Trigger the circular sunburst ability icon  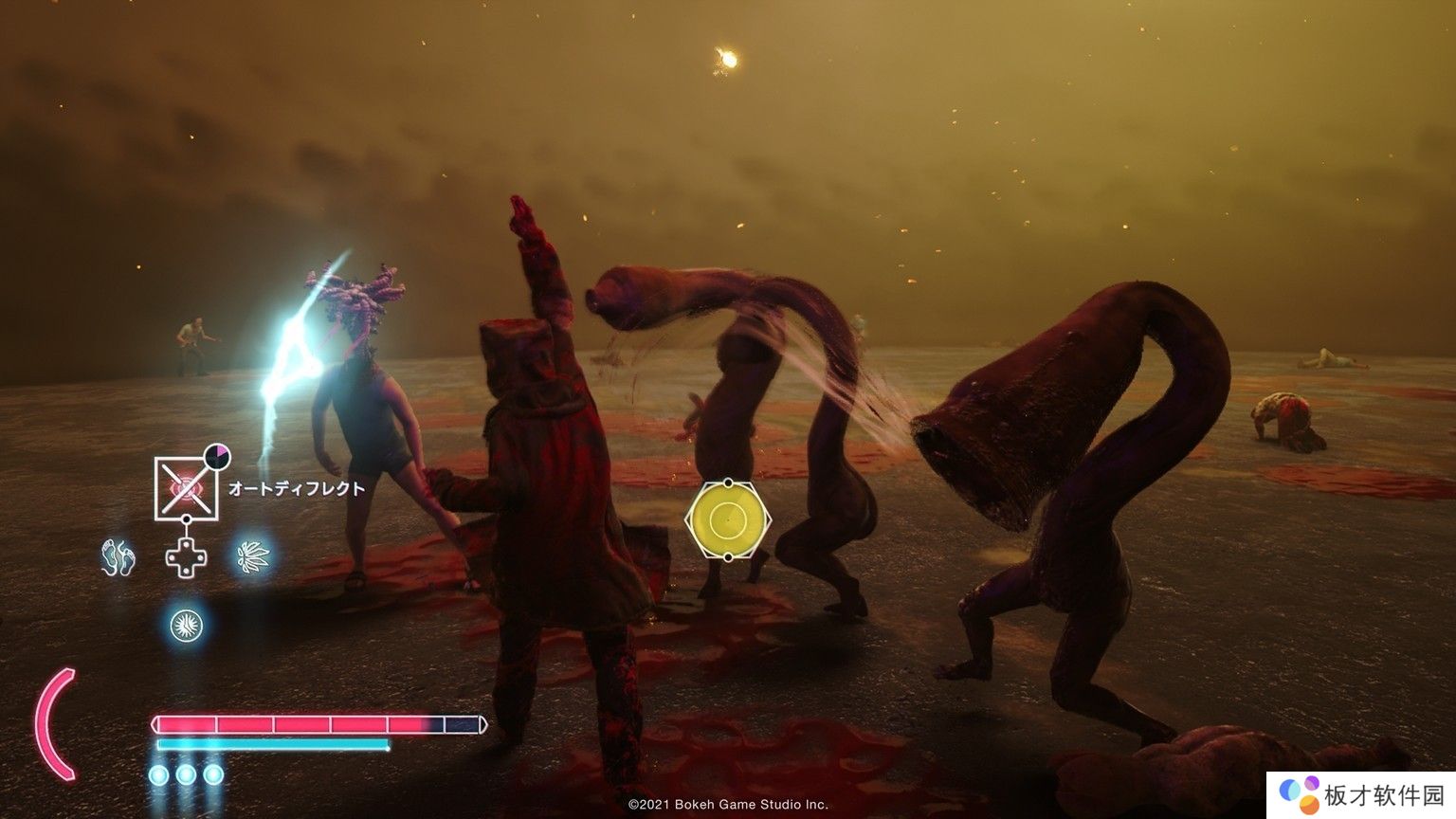pyautogui.click(x=186, y=625)
